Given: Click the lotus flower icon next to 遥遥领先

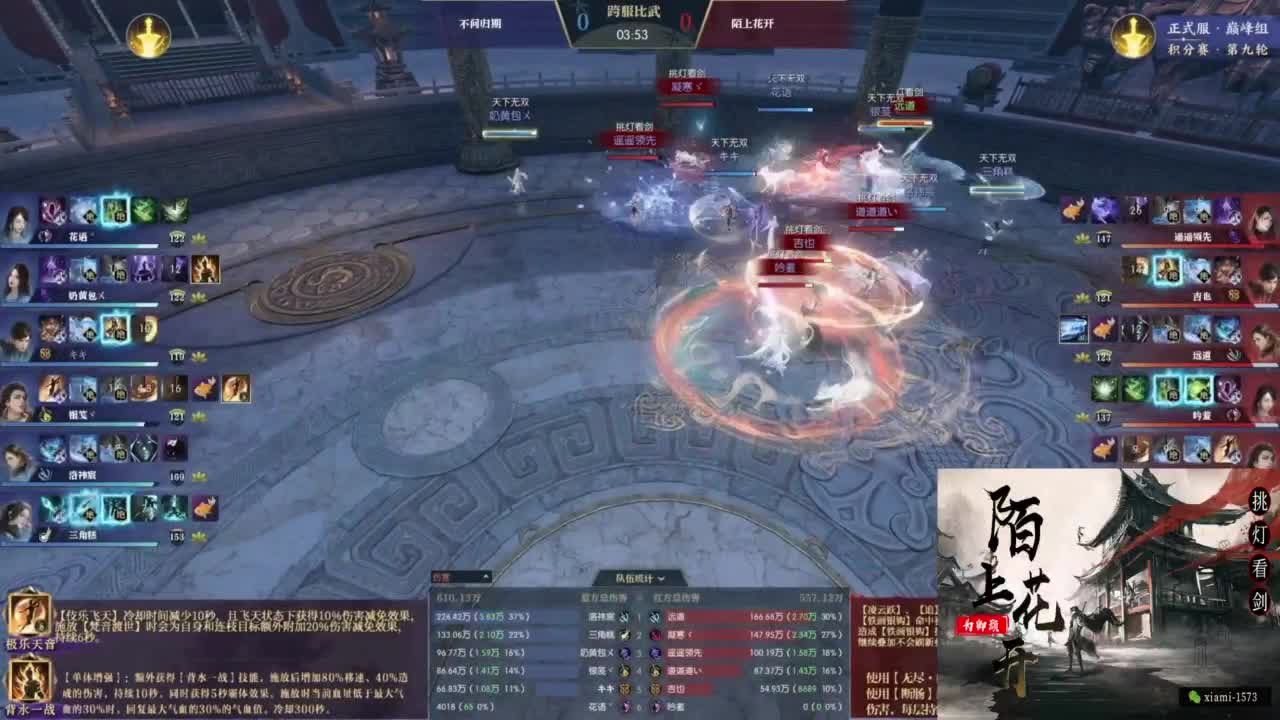Looking at the screenshot, I should coord(1081,237).
